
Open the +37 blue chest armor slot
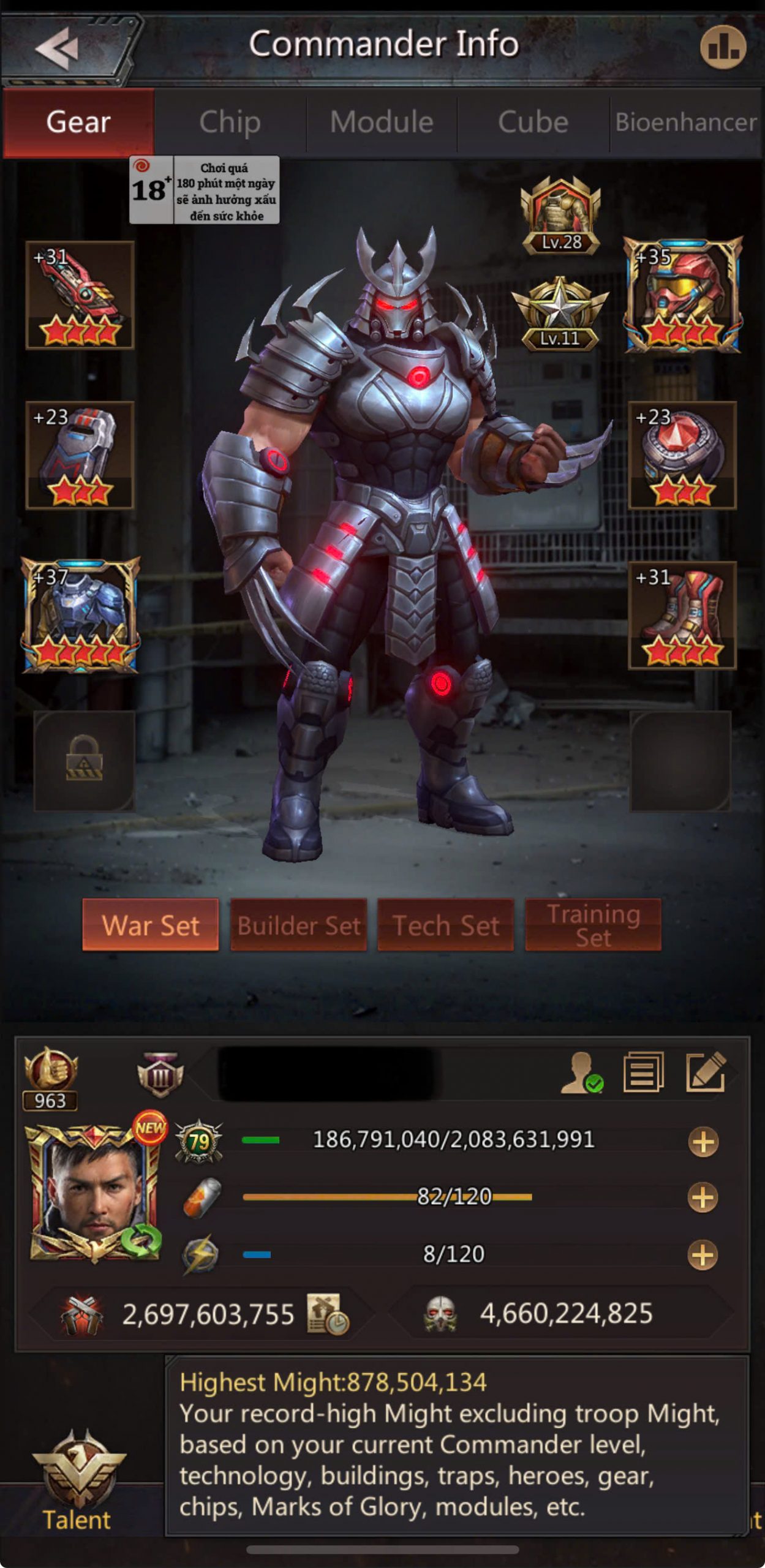point(81,616)
